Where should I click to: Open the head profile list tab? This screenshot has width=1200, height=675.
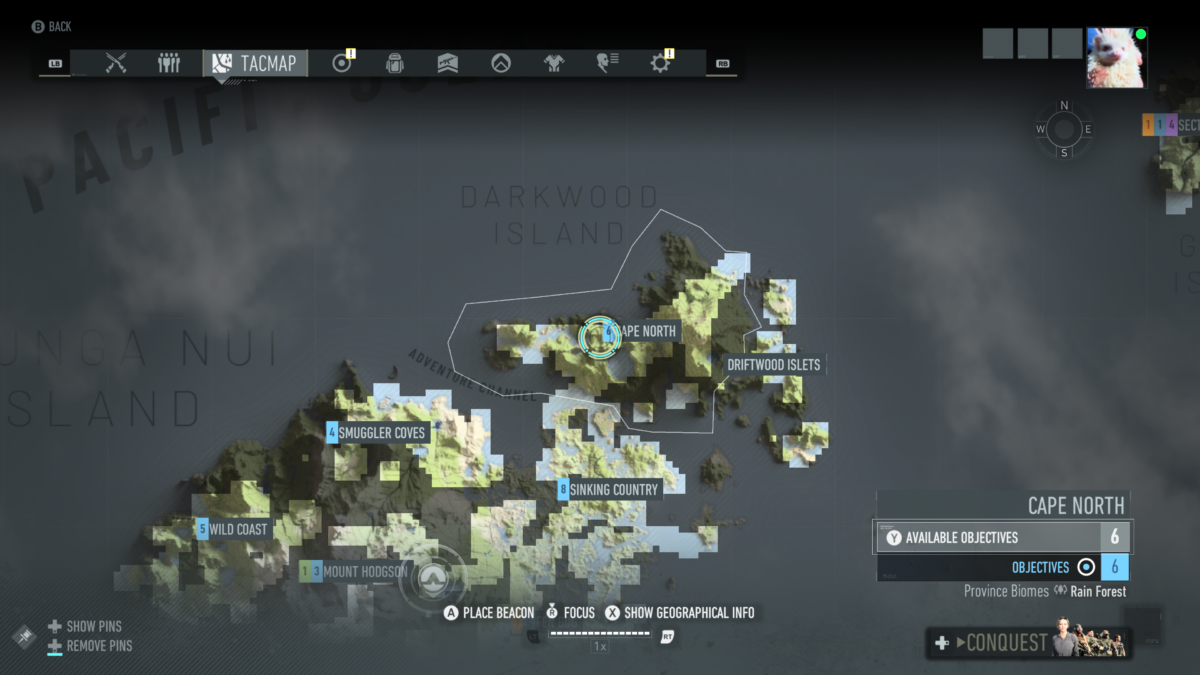[607, 63]
